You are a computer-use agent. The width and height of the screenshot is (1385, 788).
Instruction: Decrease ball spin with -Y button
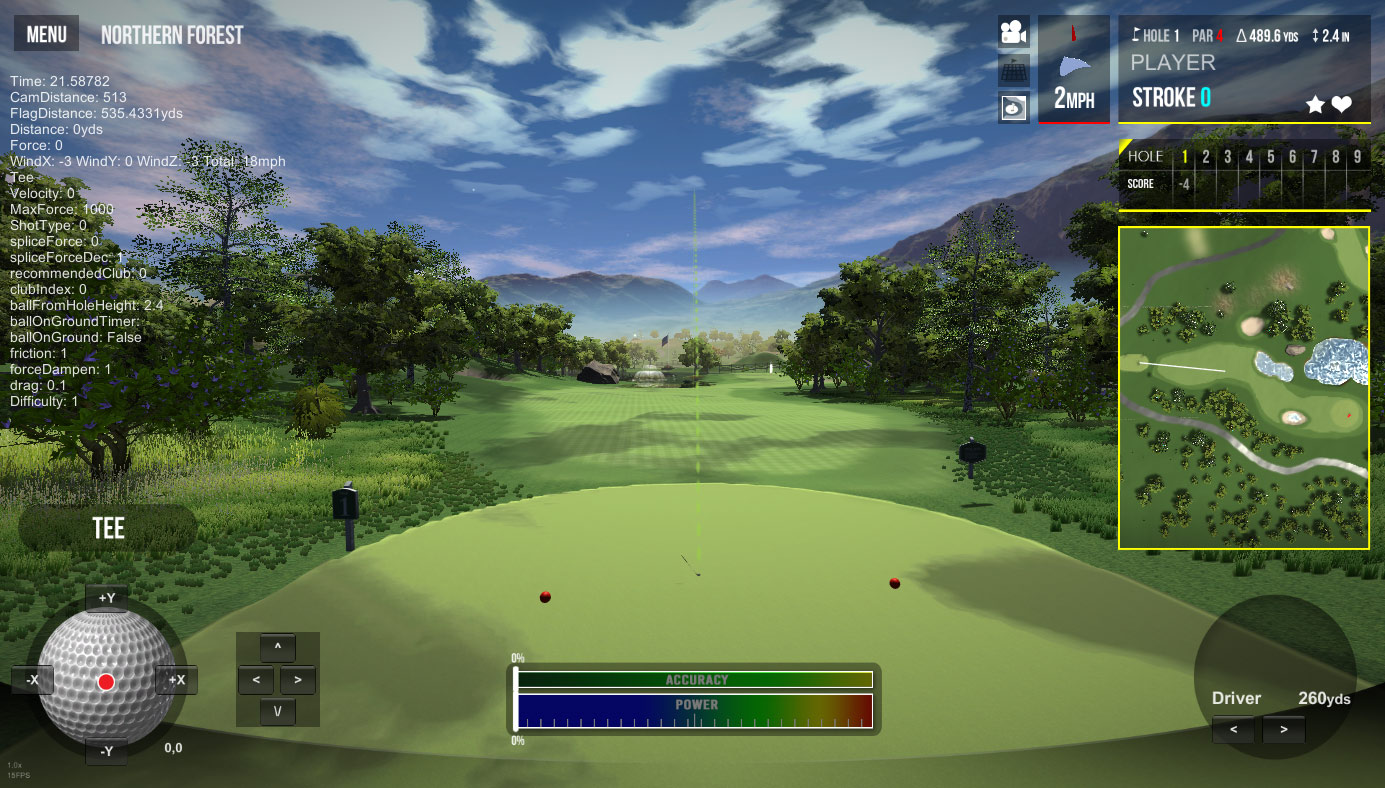pyautogui.click(x=106, y=751)
